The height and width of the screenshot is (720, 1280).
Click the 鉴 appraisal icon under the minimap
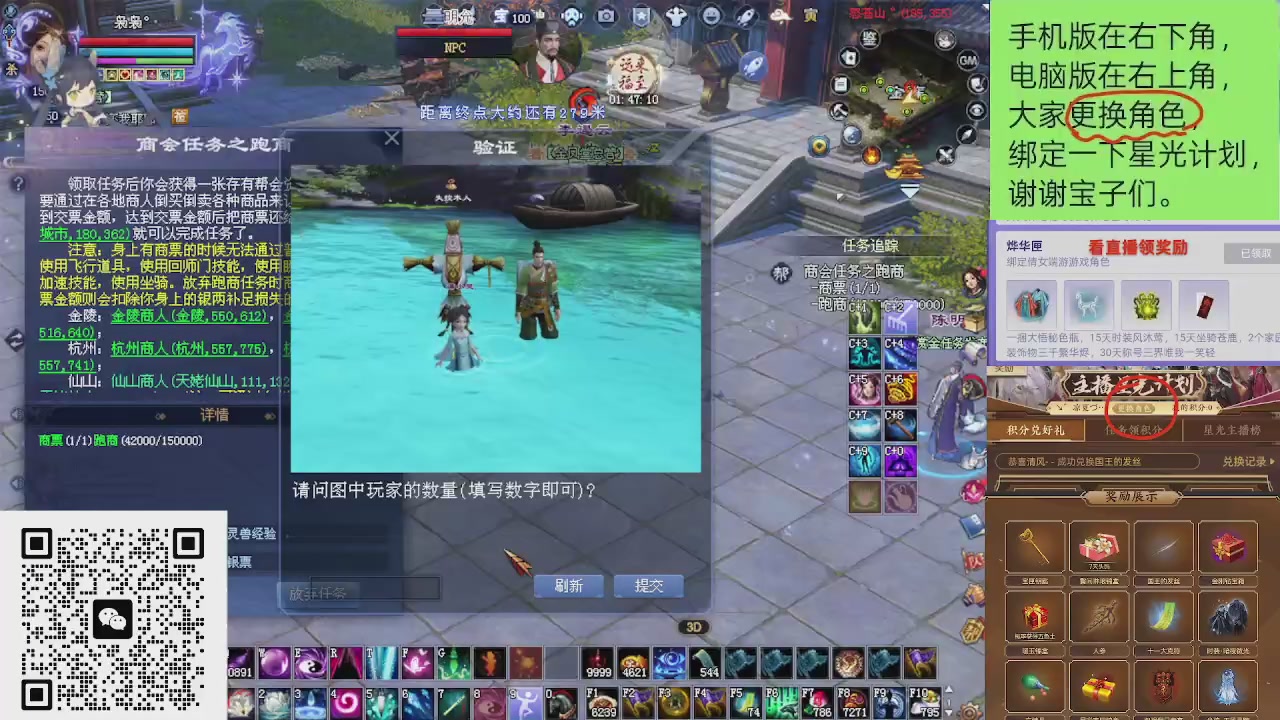pos(869,37)
